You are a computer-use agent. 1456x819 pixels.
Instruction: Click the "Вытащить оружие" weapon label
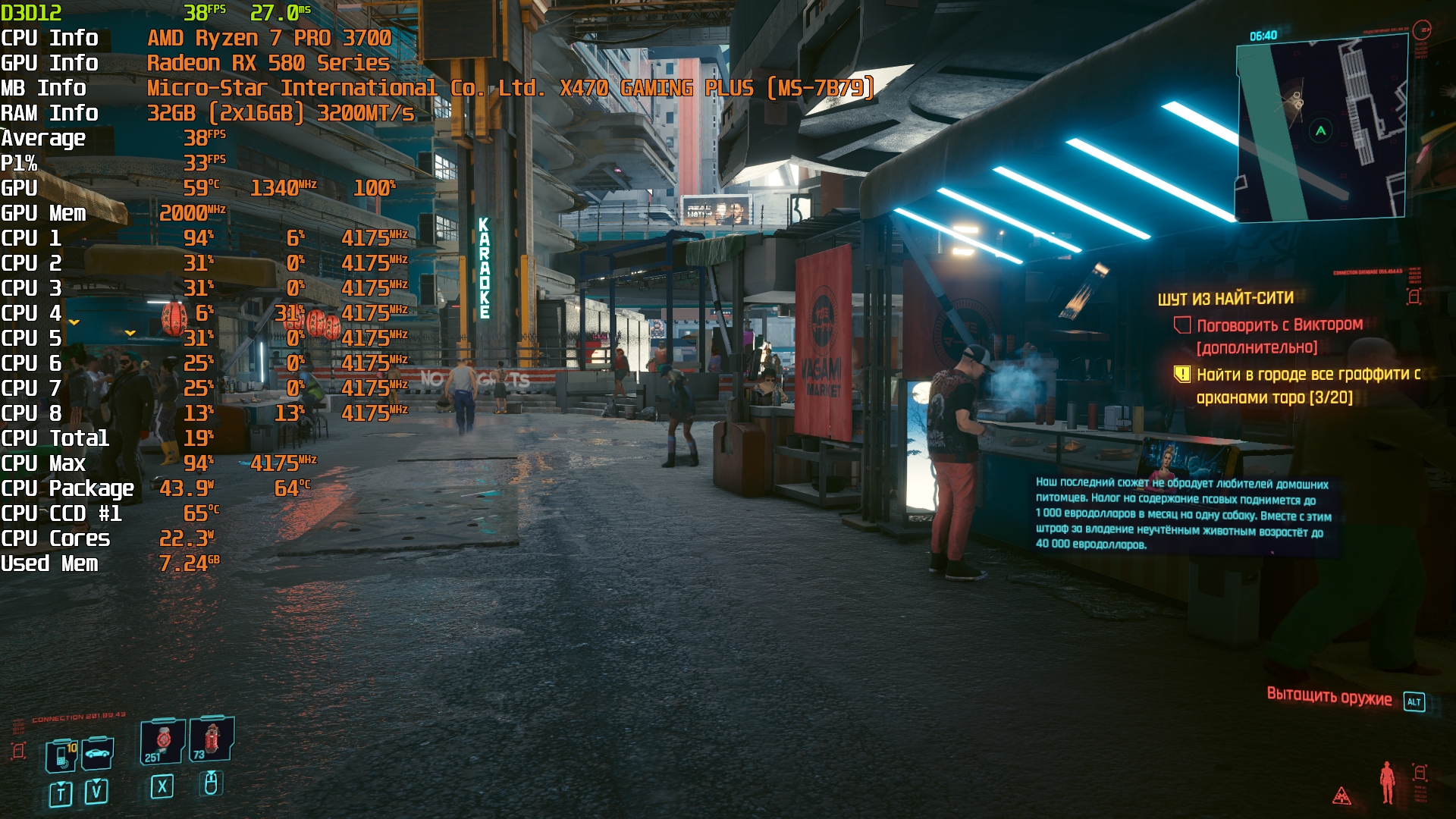(1329, 697)
